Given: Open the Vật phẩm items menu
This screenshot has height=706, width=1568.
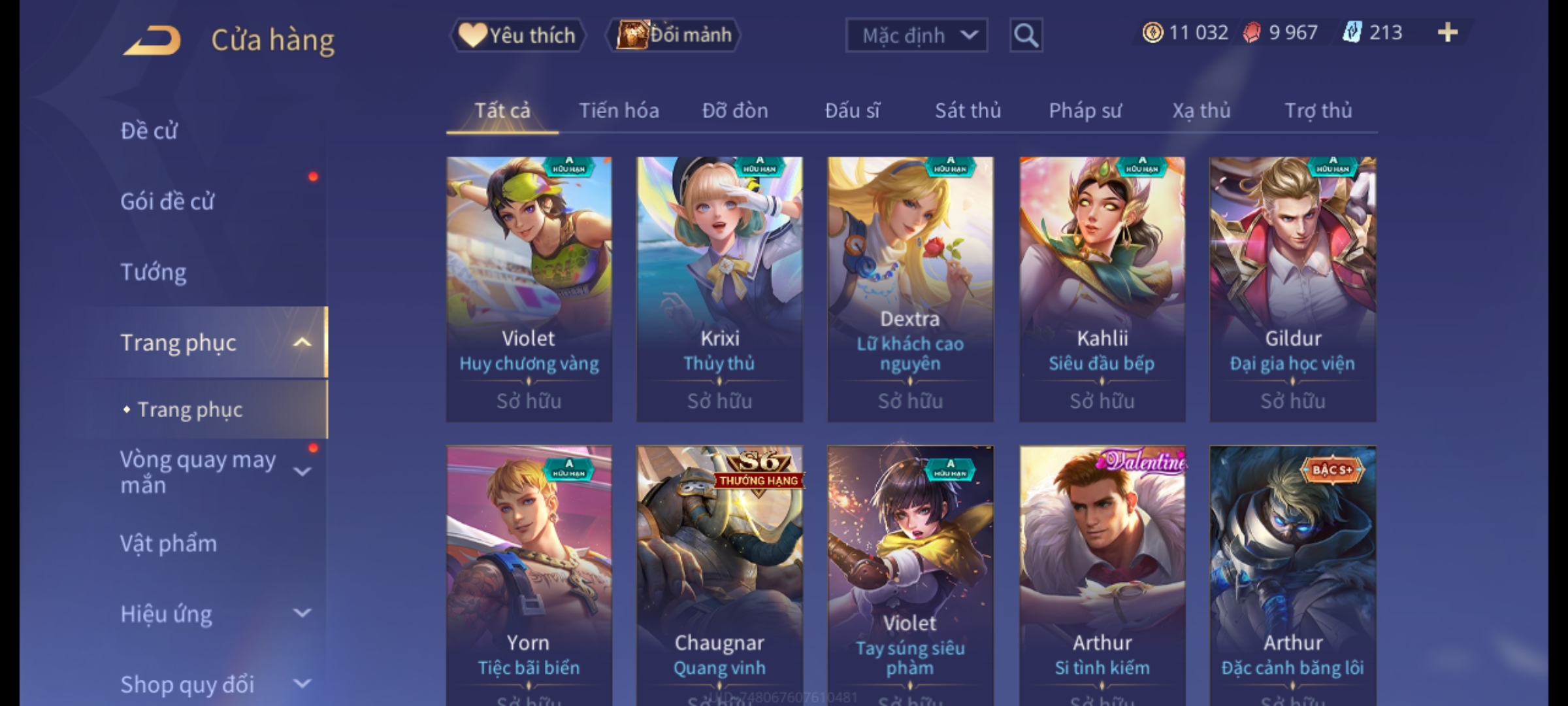Looking at the screenshot, I should 169,544.
